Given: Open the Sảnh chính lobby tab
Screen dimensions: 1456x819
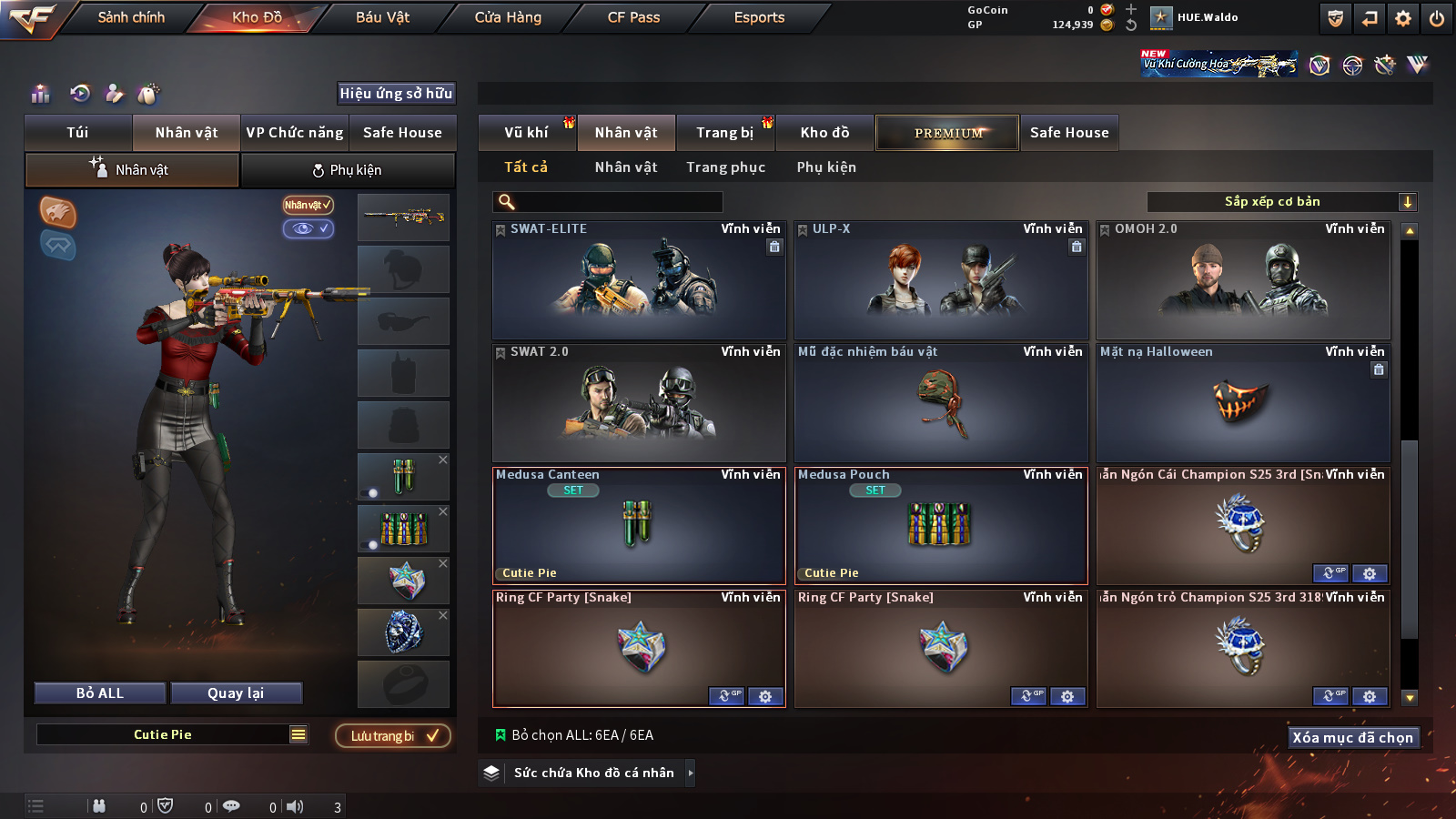Looking at the screenshot, I should click(131, 17).
